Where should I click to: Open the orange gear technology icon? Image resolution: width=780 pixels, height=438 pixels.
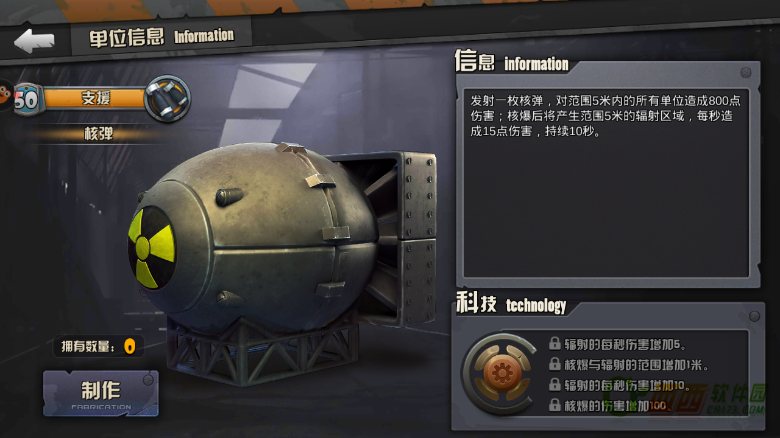pos(498,374)
